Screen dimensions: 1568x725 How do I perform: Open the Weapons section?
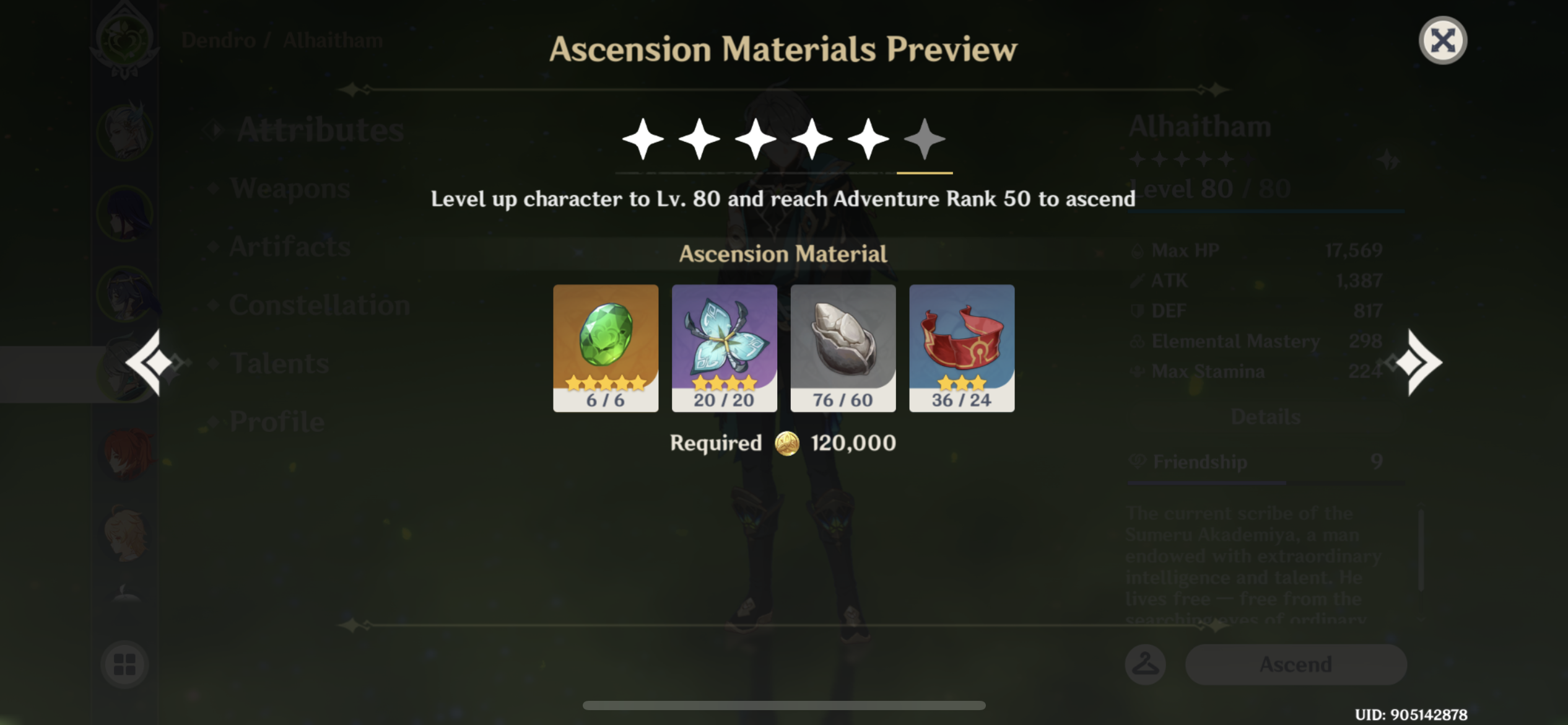tap(289, 188)
